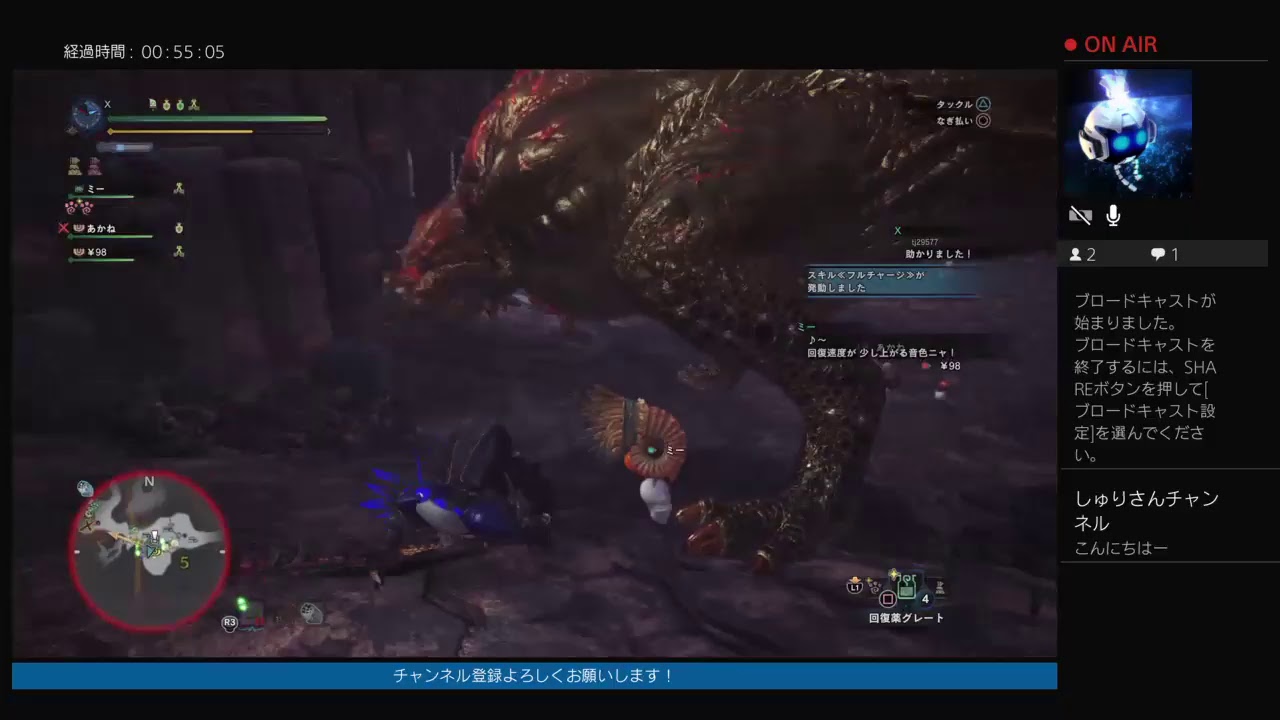Select the 助かりました! chat message
1280x720 pixels.
940,254
